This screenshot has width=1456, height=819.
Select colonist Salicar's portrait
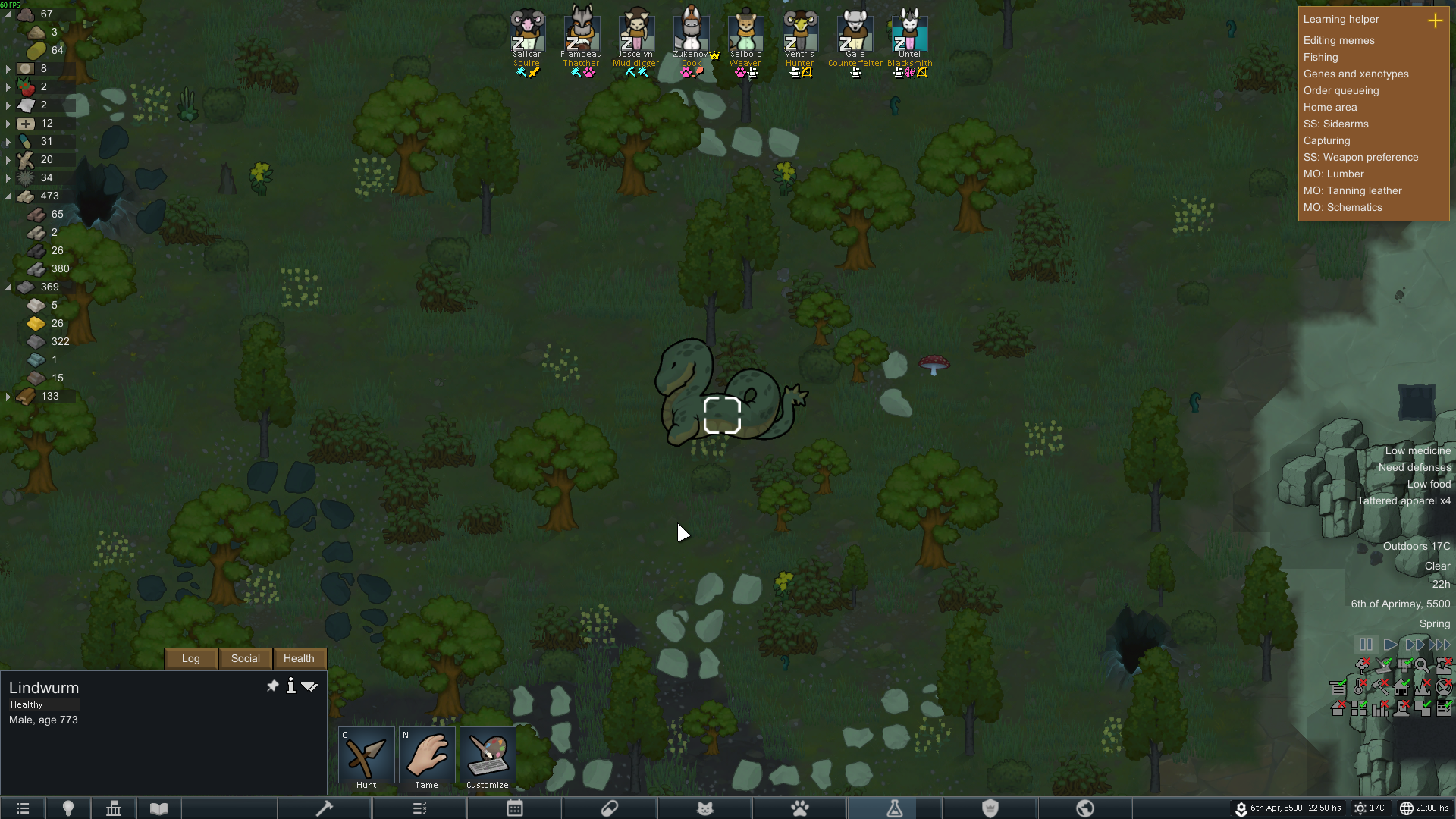(527, 32)
